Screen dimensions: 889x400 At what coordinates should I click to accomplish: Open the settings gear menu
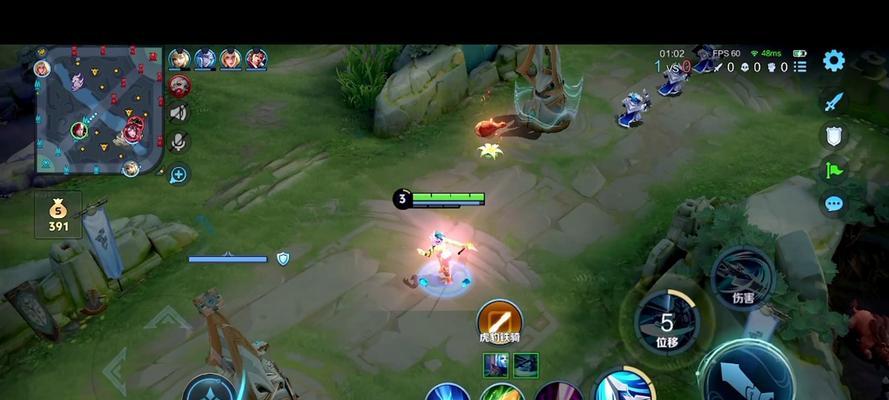pos(833,60)
